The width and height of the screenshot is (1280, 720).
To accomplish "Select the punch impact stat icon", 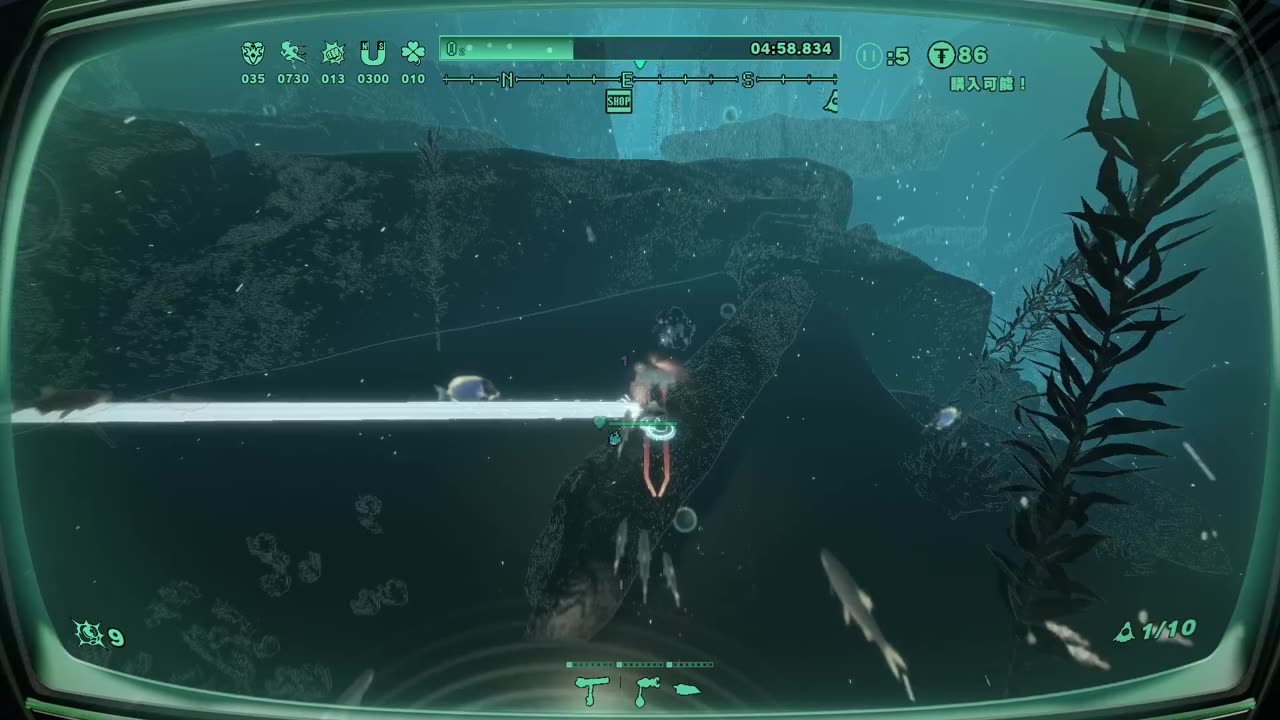I will click(x=332, y=53).
